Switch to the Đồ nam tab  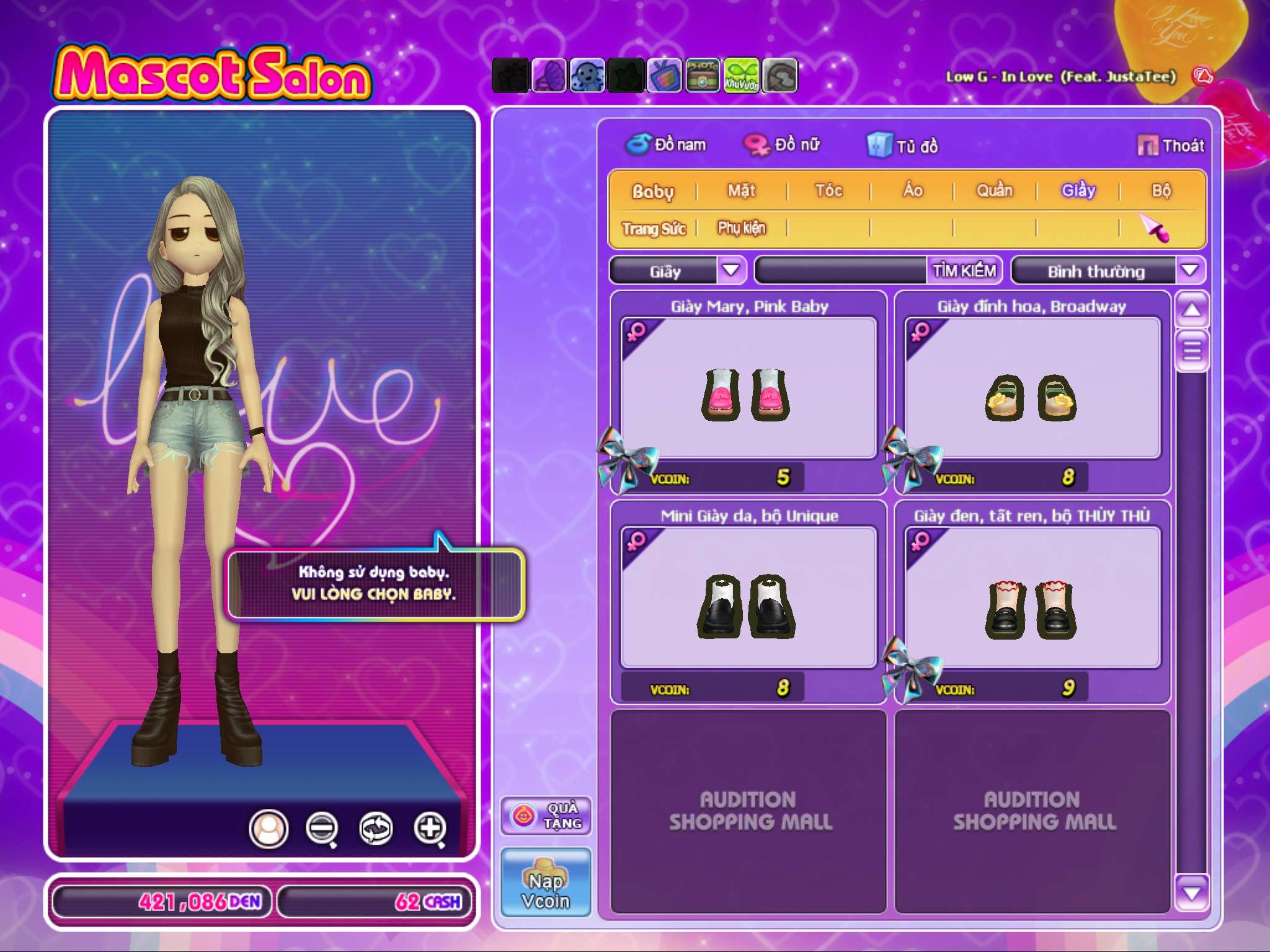tap(667, 145)
